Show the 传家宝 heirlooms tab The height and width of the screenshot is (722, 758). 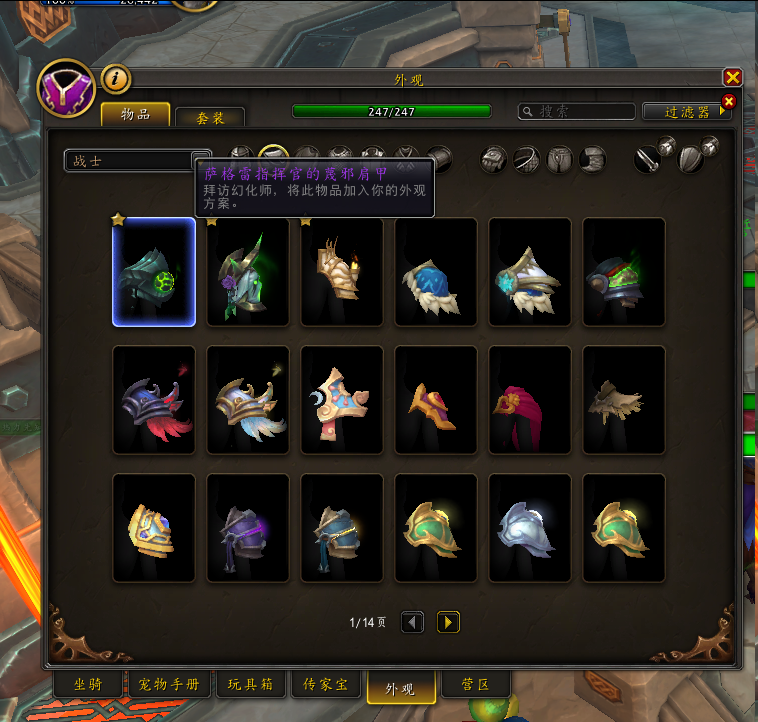[326, 685]
